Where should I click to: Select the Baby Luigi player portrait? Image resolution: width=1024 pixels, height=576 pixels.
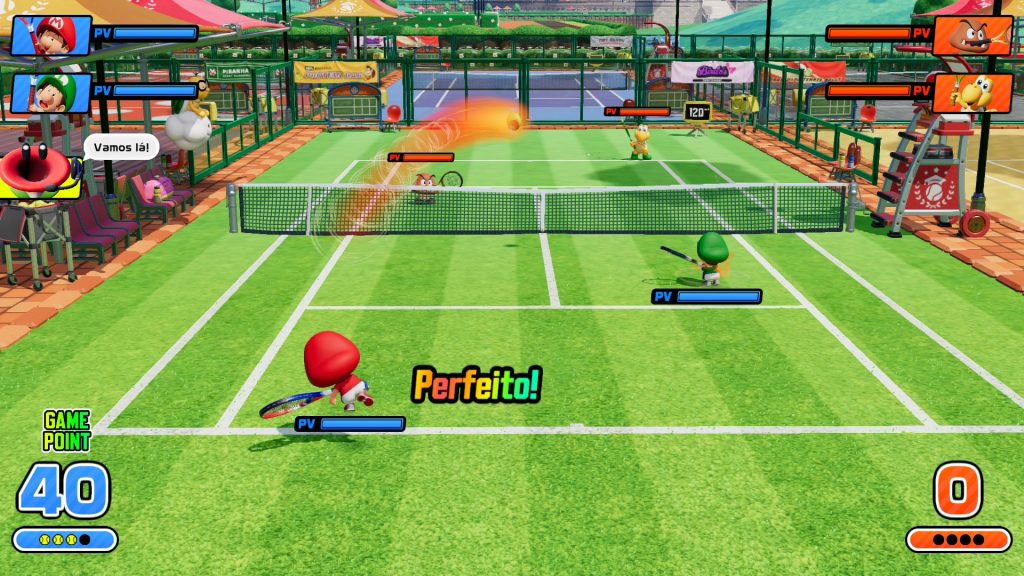51,92
